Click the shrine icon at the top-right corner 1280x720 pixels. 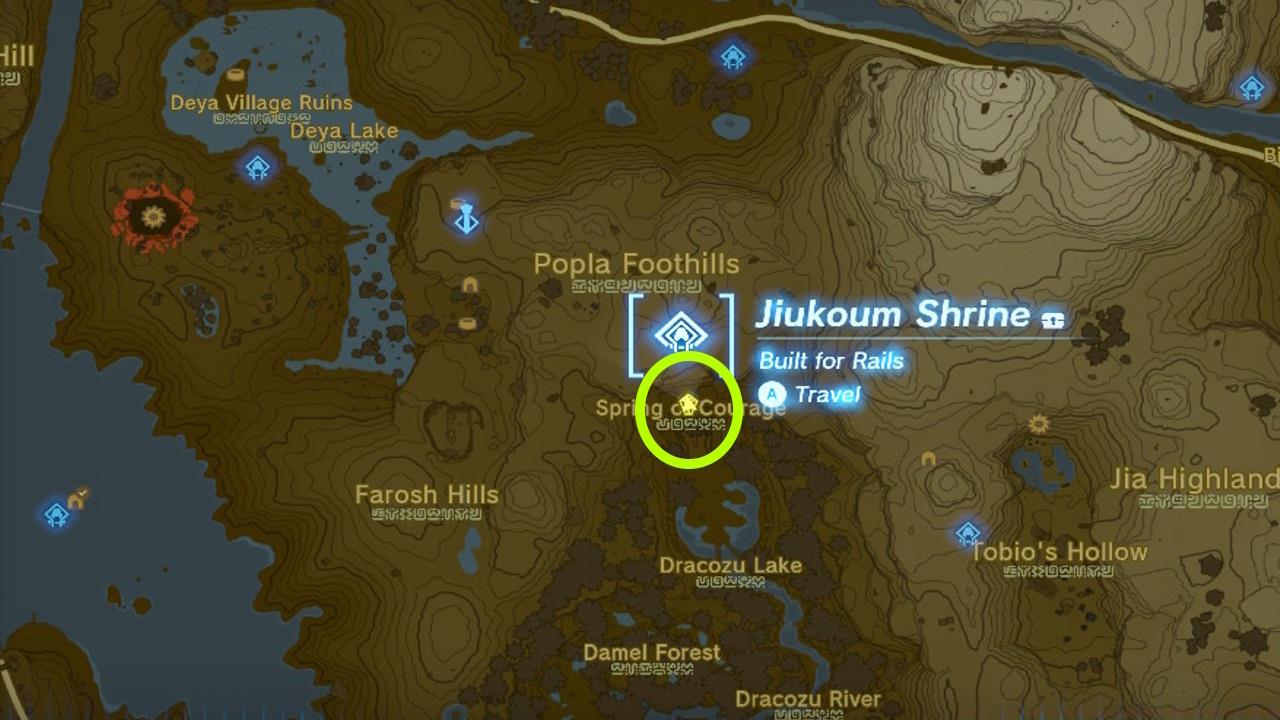point(1253,86)
